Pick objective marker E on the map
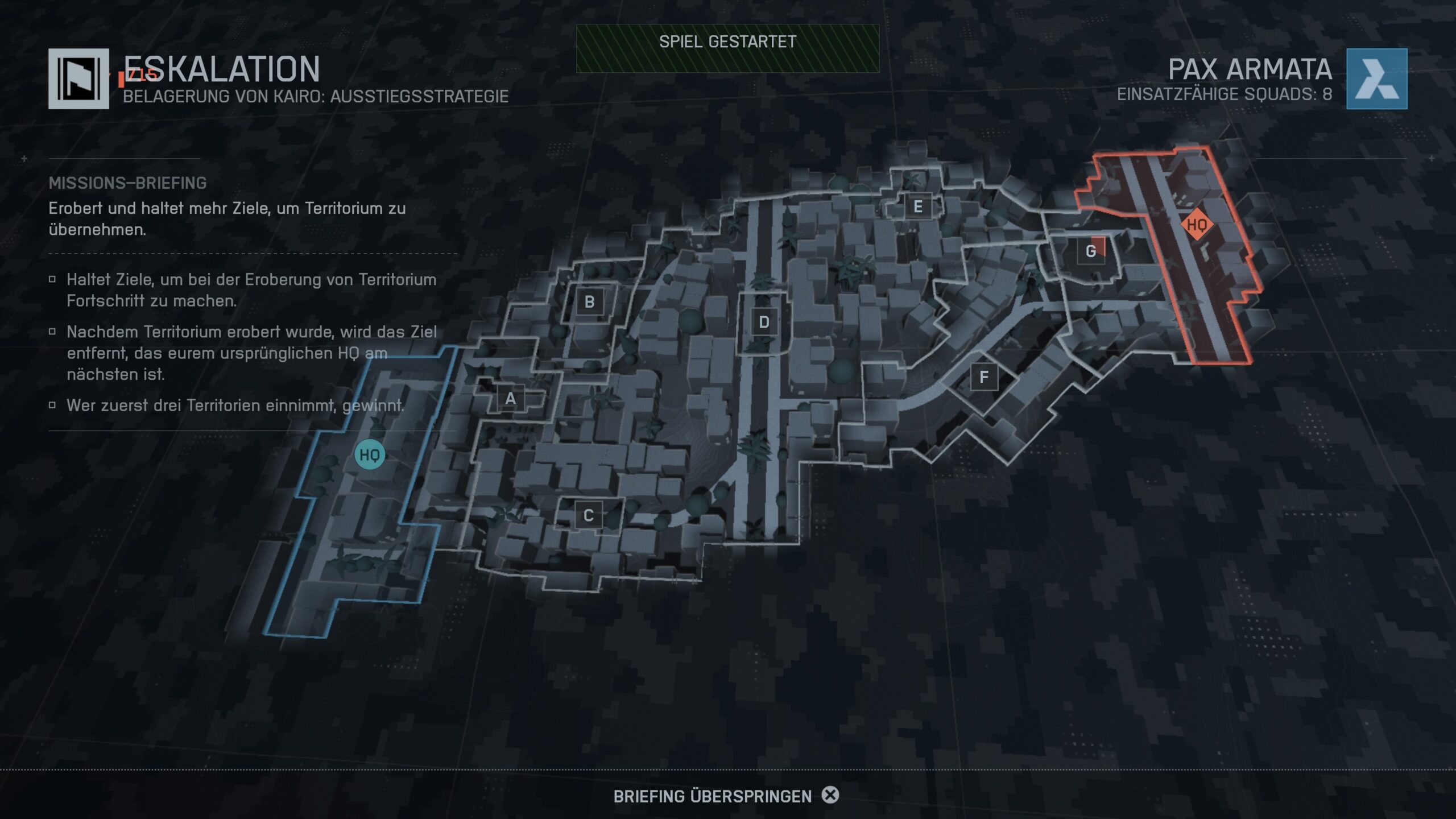 tap(917, 207)
